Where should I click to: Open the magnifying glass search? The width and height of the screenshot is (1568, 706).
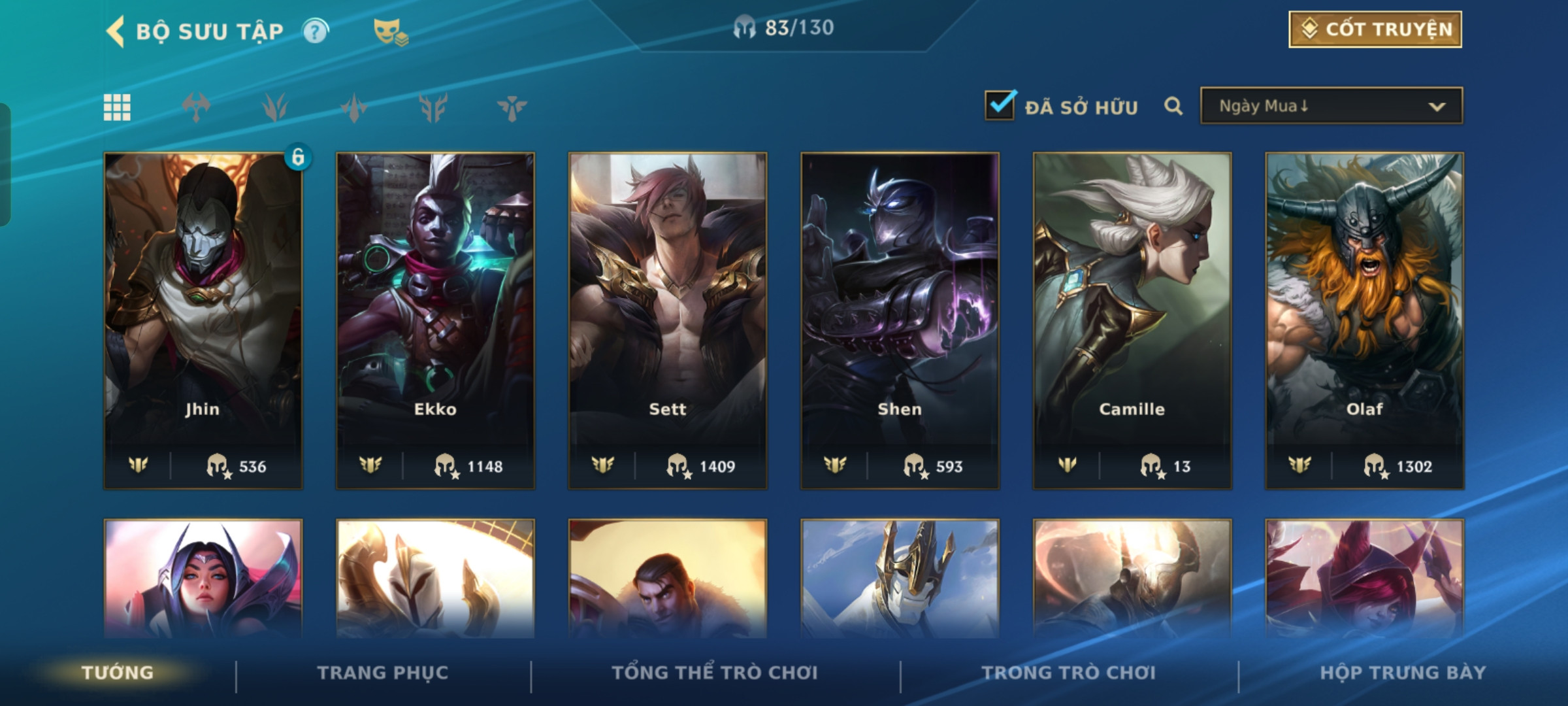[x=1173, y=106]
